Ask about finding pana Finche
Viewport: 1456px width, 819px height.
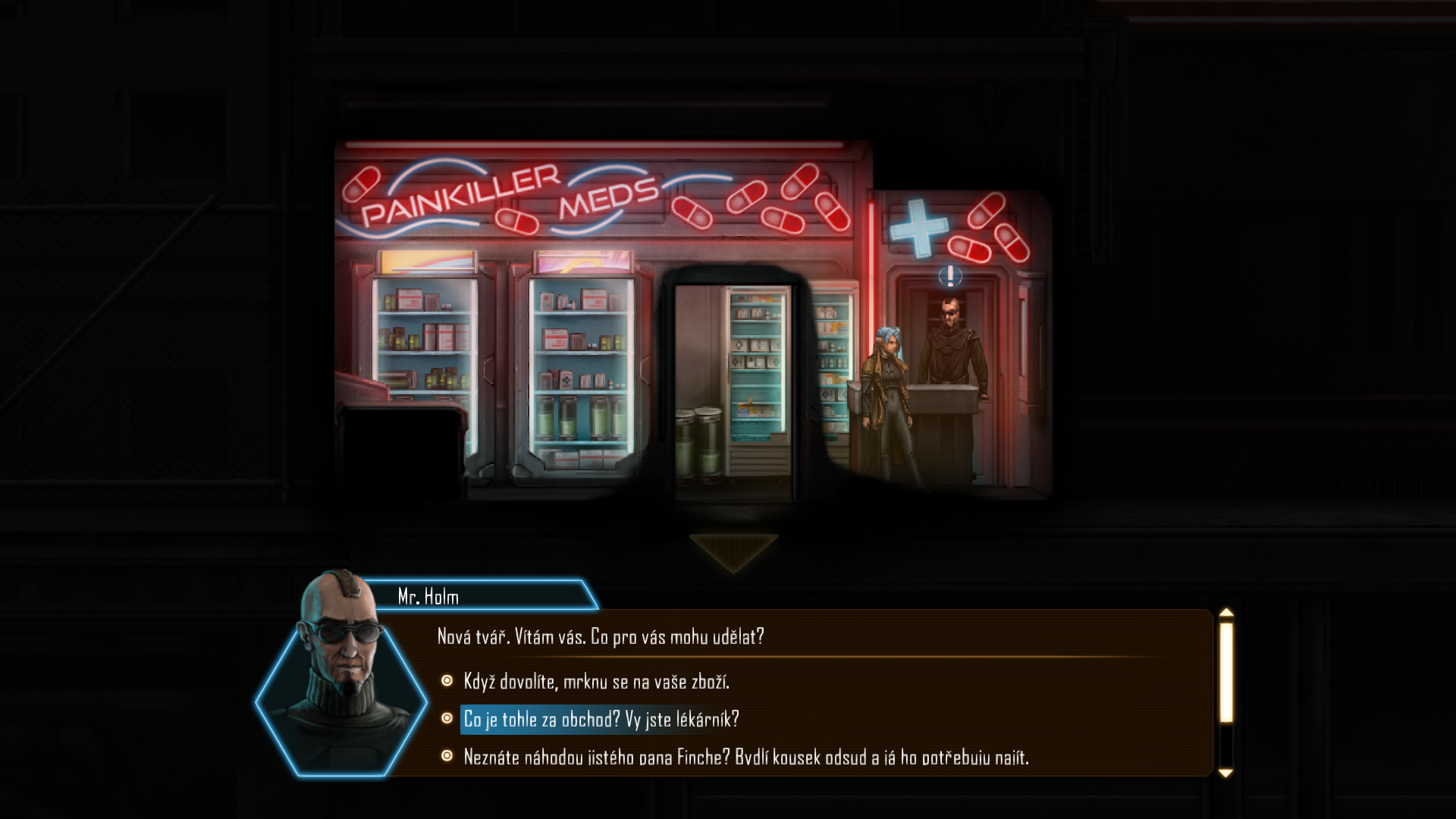tap(745, 757)
